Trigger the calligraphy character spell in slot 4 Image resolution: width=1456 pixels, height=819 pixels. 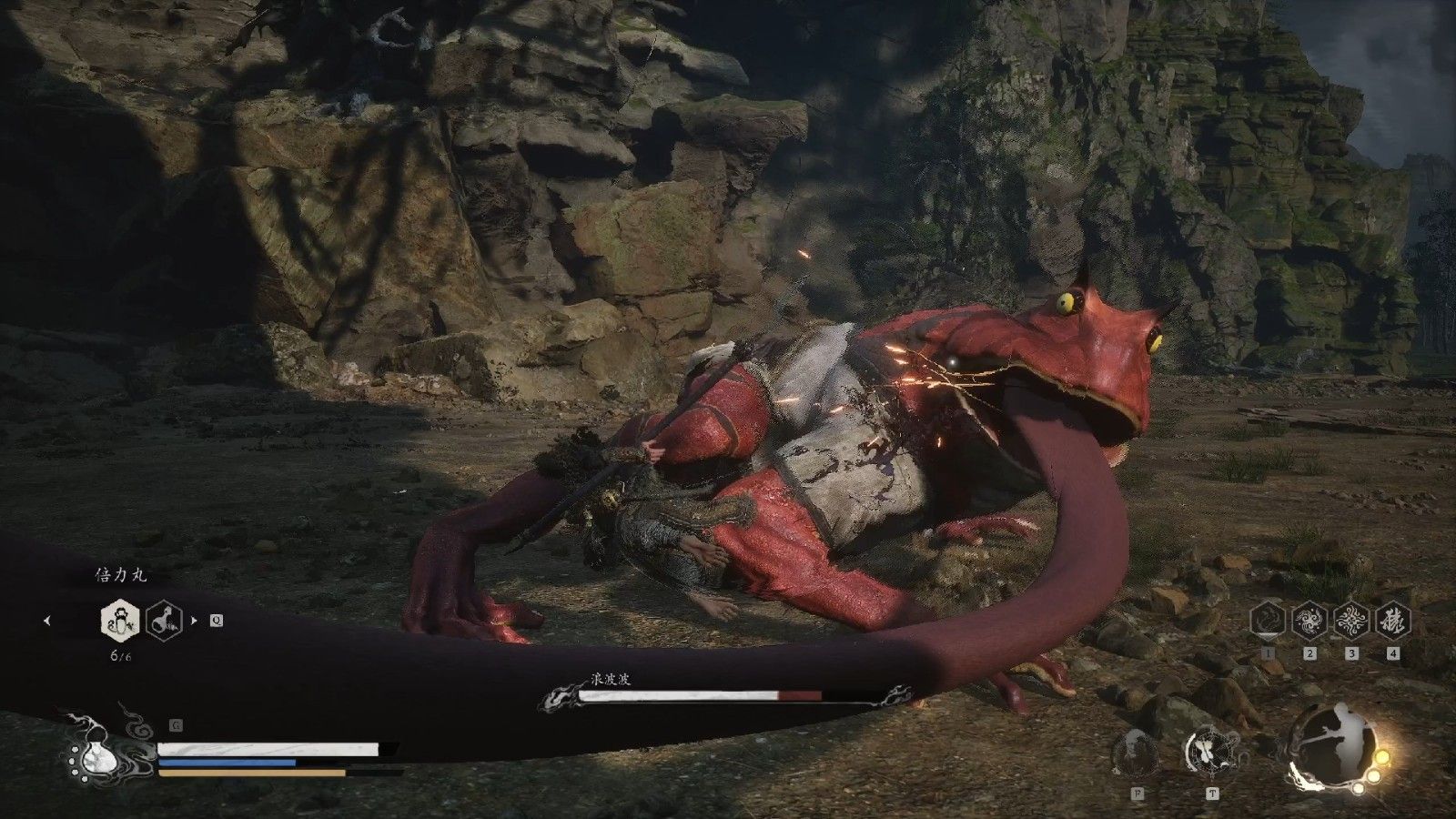(x=1393, y=621)
